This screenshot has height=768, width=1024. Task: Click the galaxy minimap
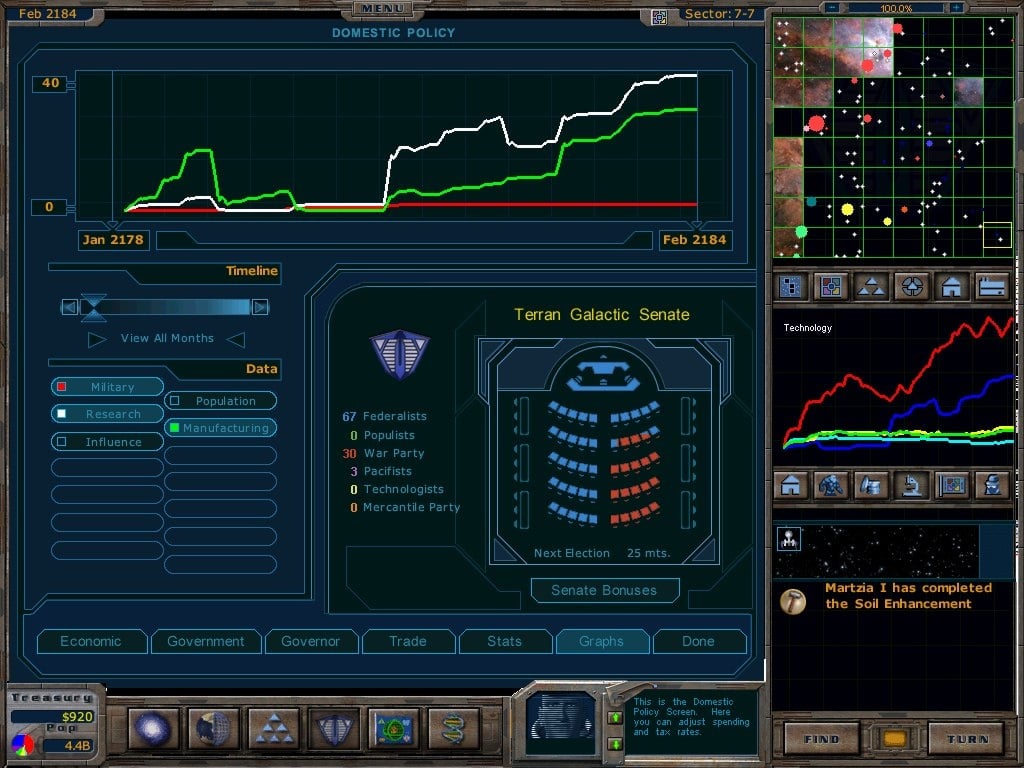point(892,138)
